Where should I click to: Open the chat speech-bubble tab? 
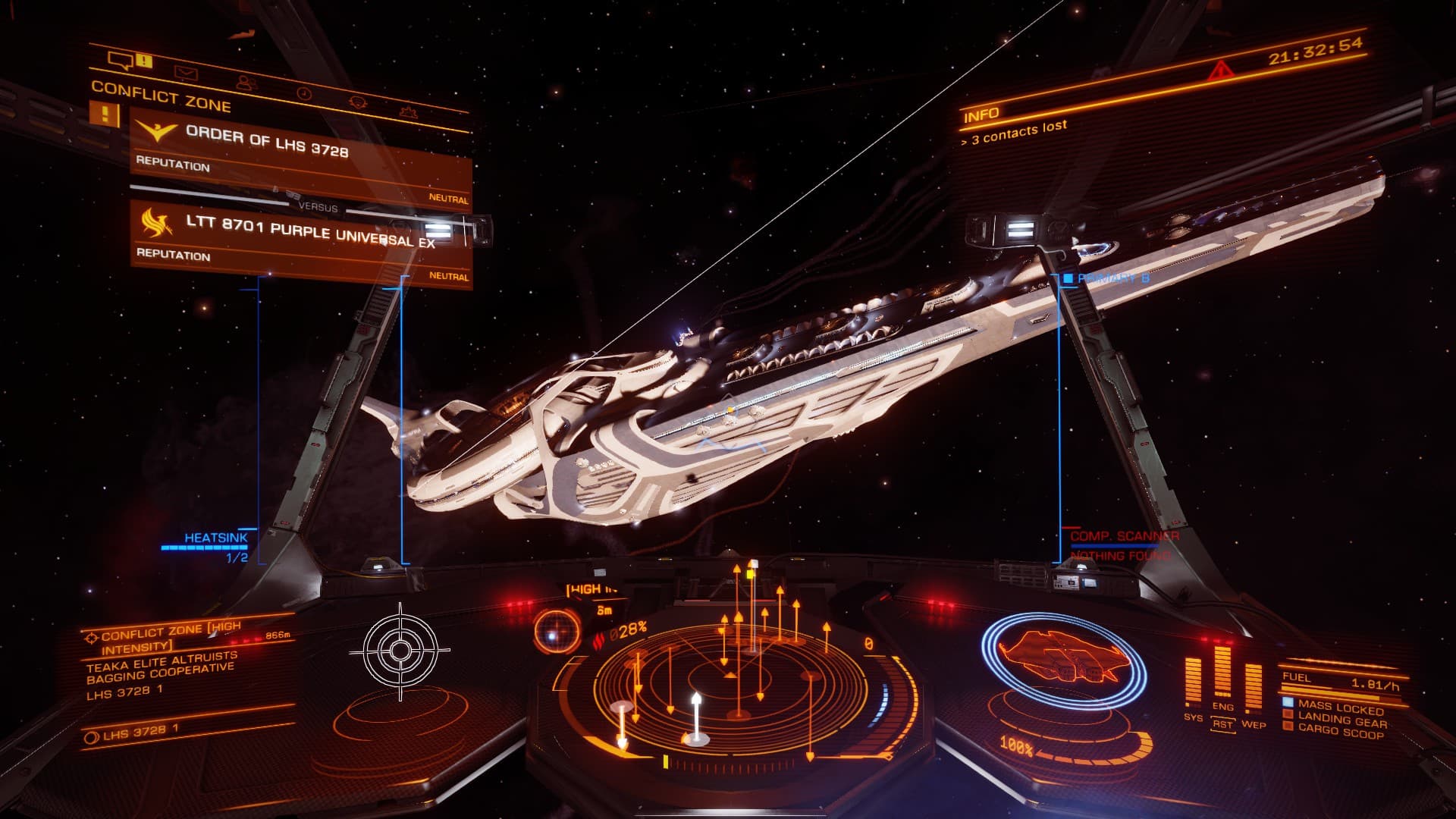121,59
